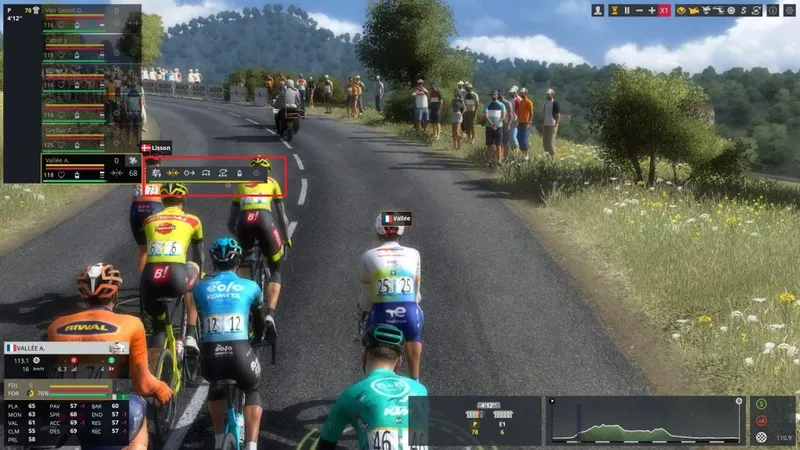Click the Lisson rider name tag

click(x=157, y=147)
